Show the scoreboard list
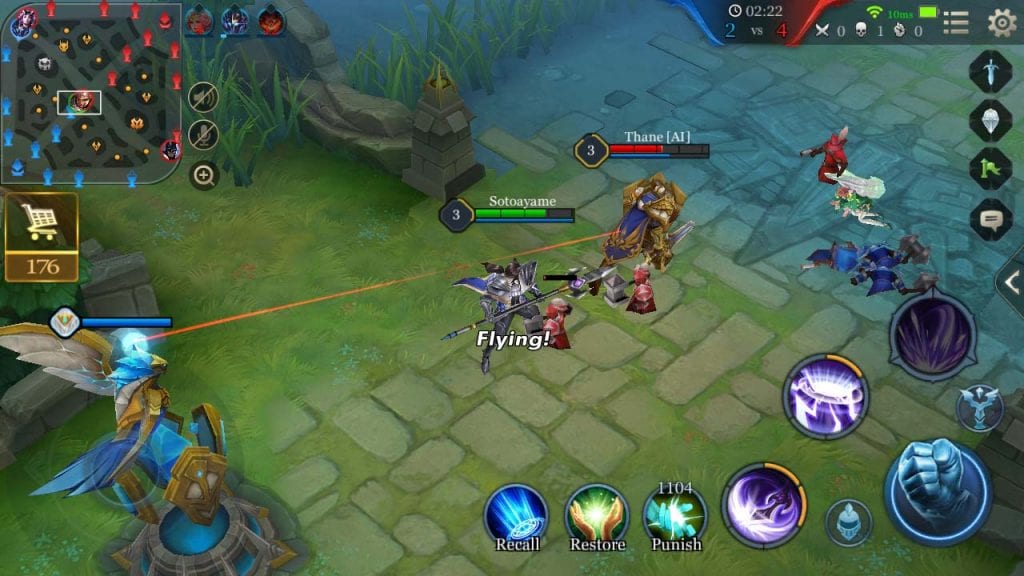 (x=956, y=22)
